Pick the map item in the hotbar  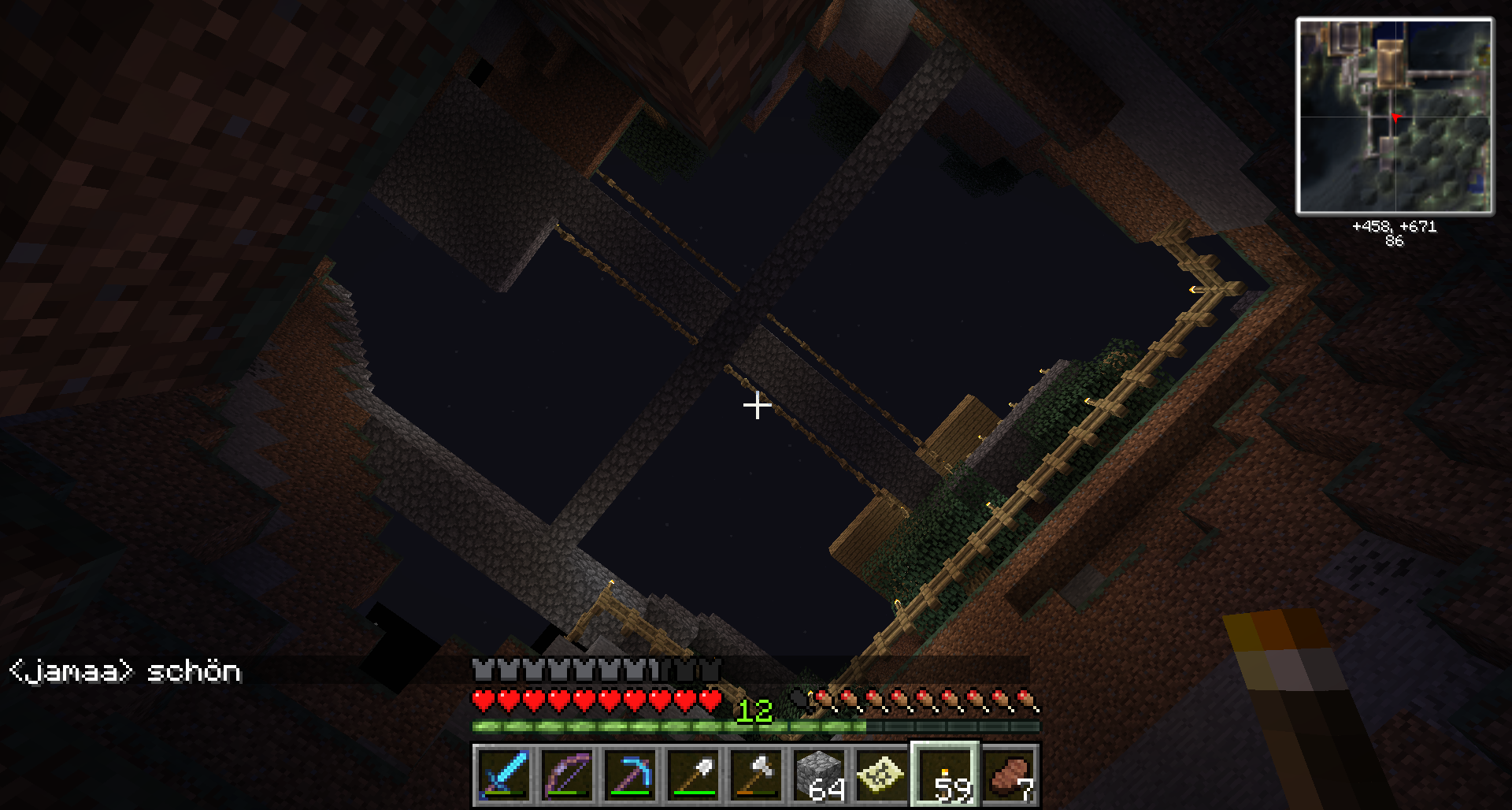[882, 775]
